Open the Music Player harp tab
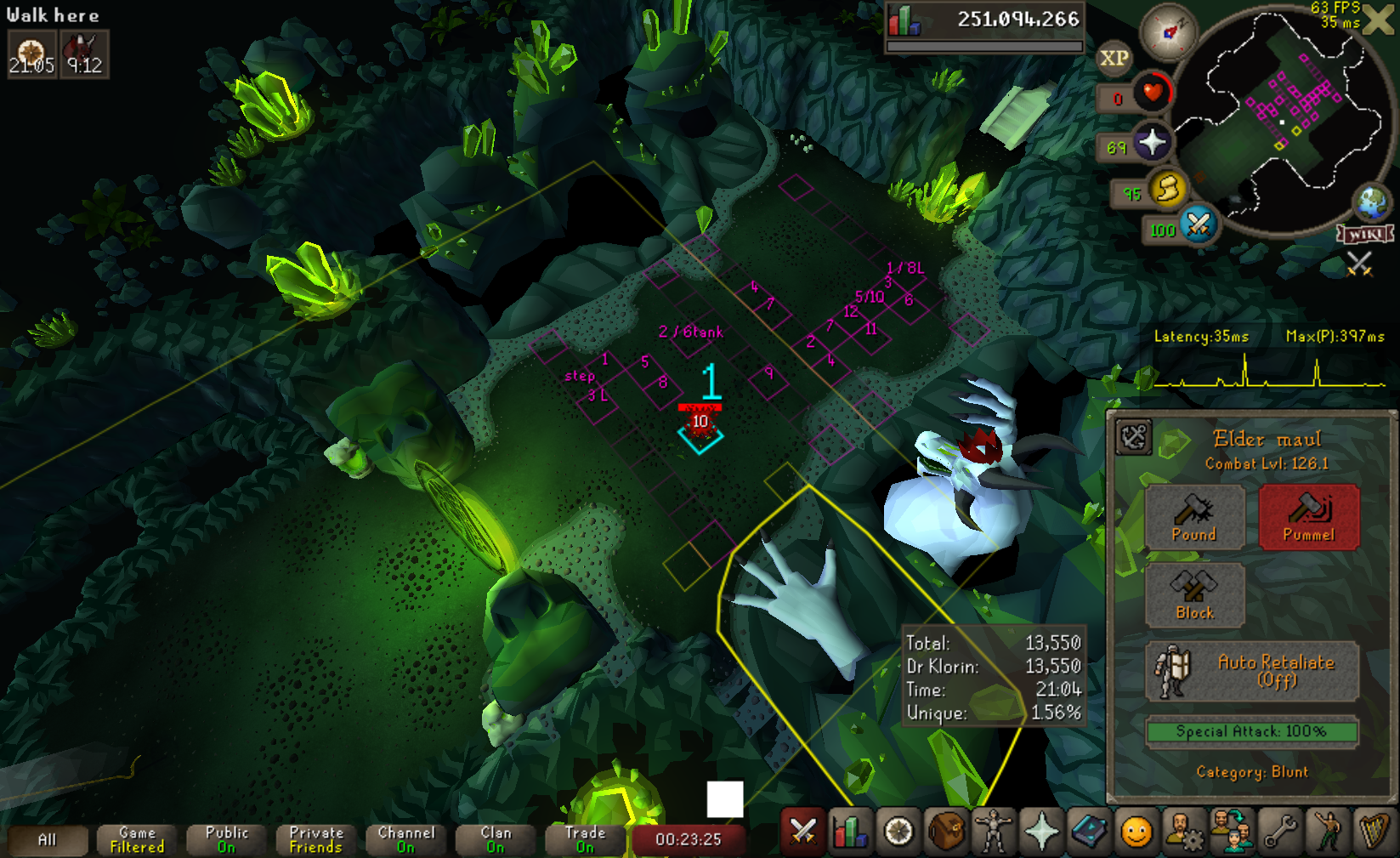 pyautogui.click(x=1373, y=831)
